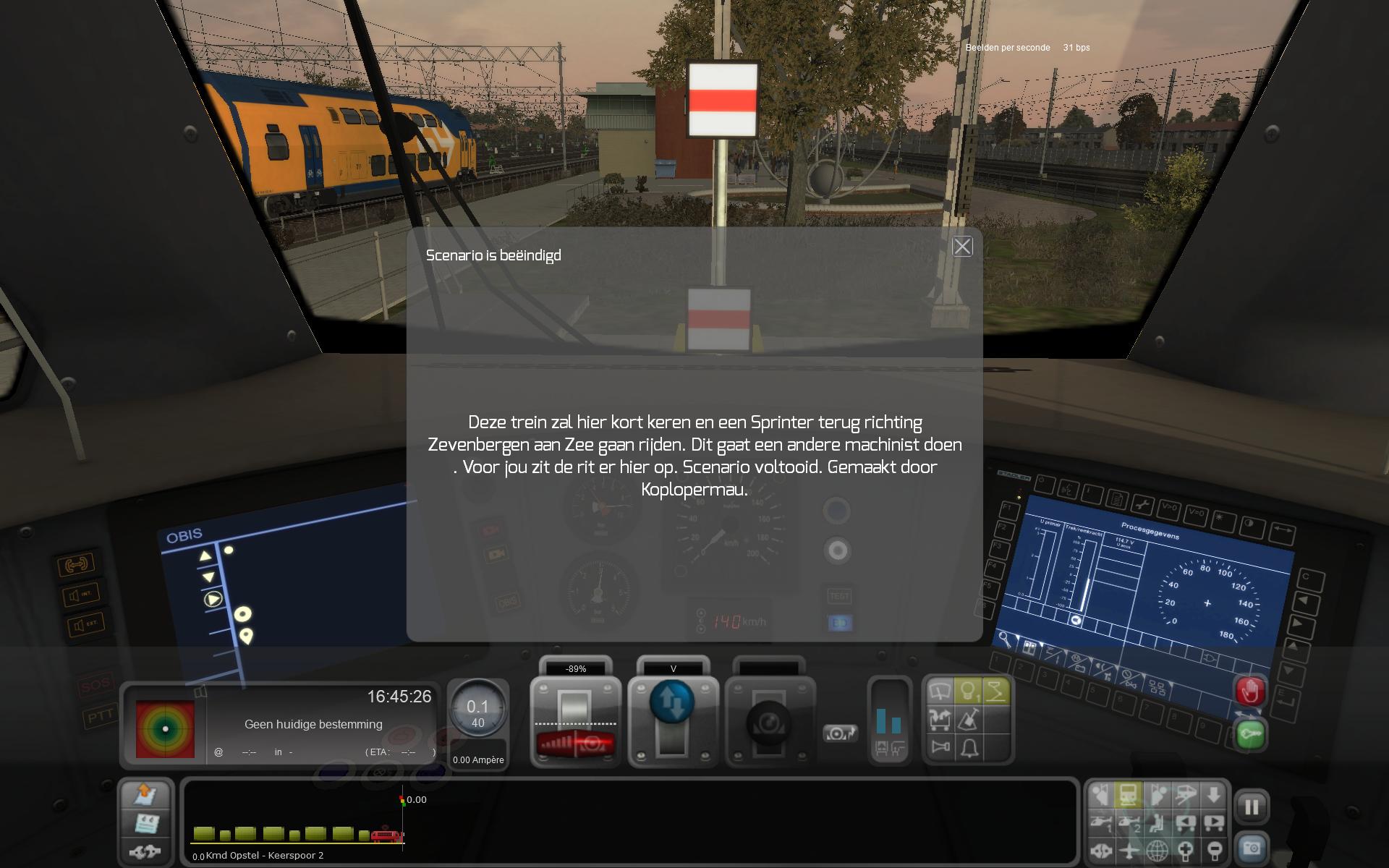Select helicopter camera view 1
This screenshot has height=868, width=1389.
tap(1100, 824)
